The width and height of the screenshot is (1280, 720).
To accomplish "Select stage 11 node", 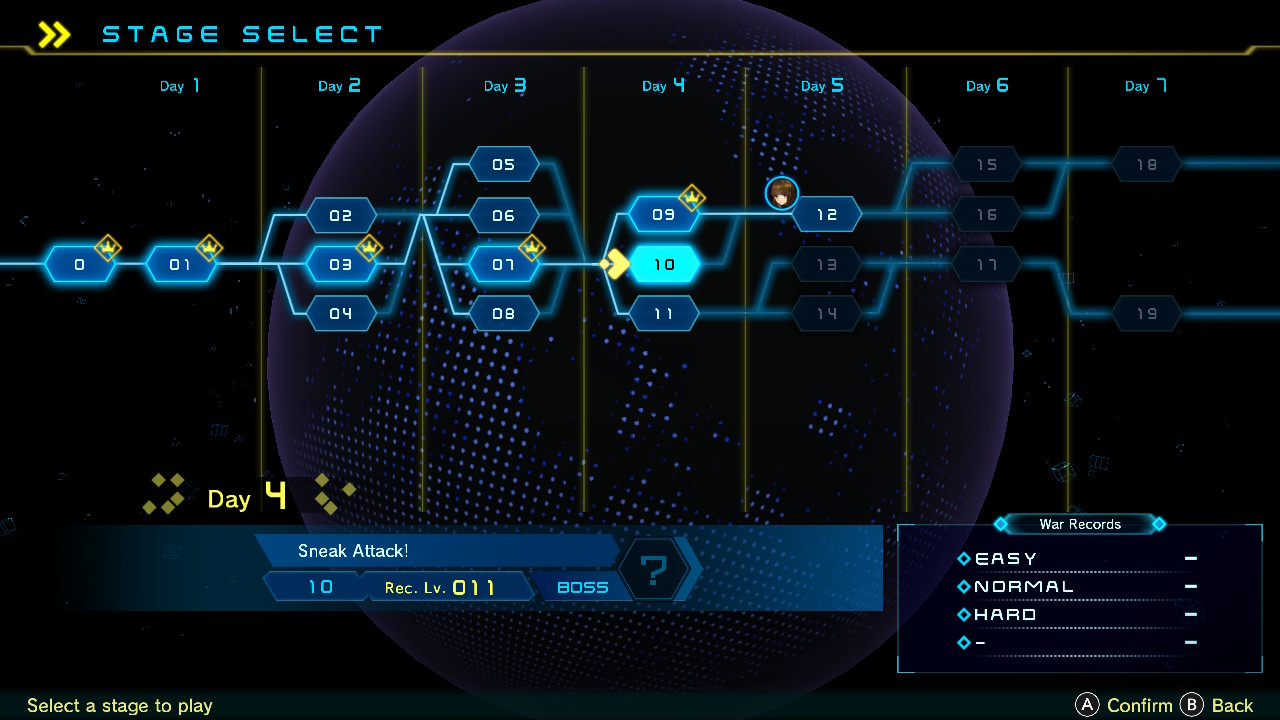I will [664, 314].
